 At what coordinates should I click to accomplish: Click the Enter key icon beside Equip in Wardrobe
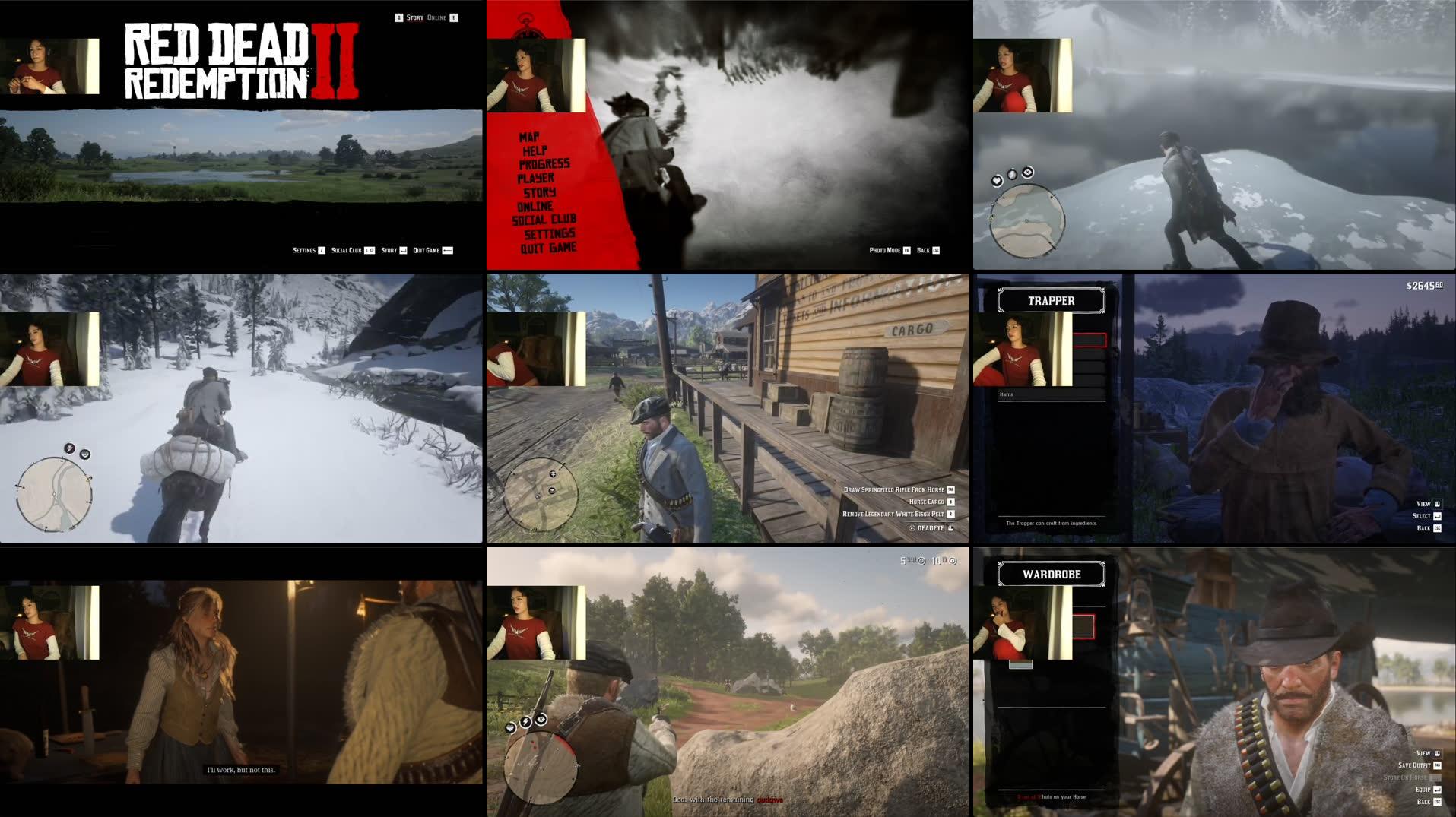click(x=1437, y=790)
